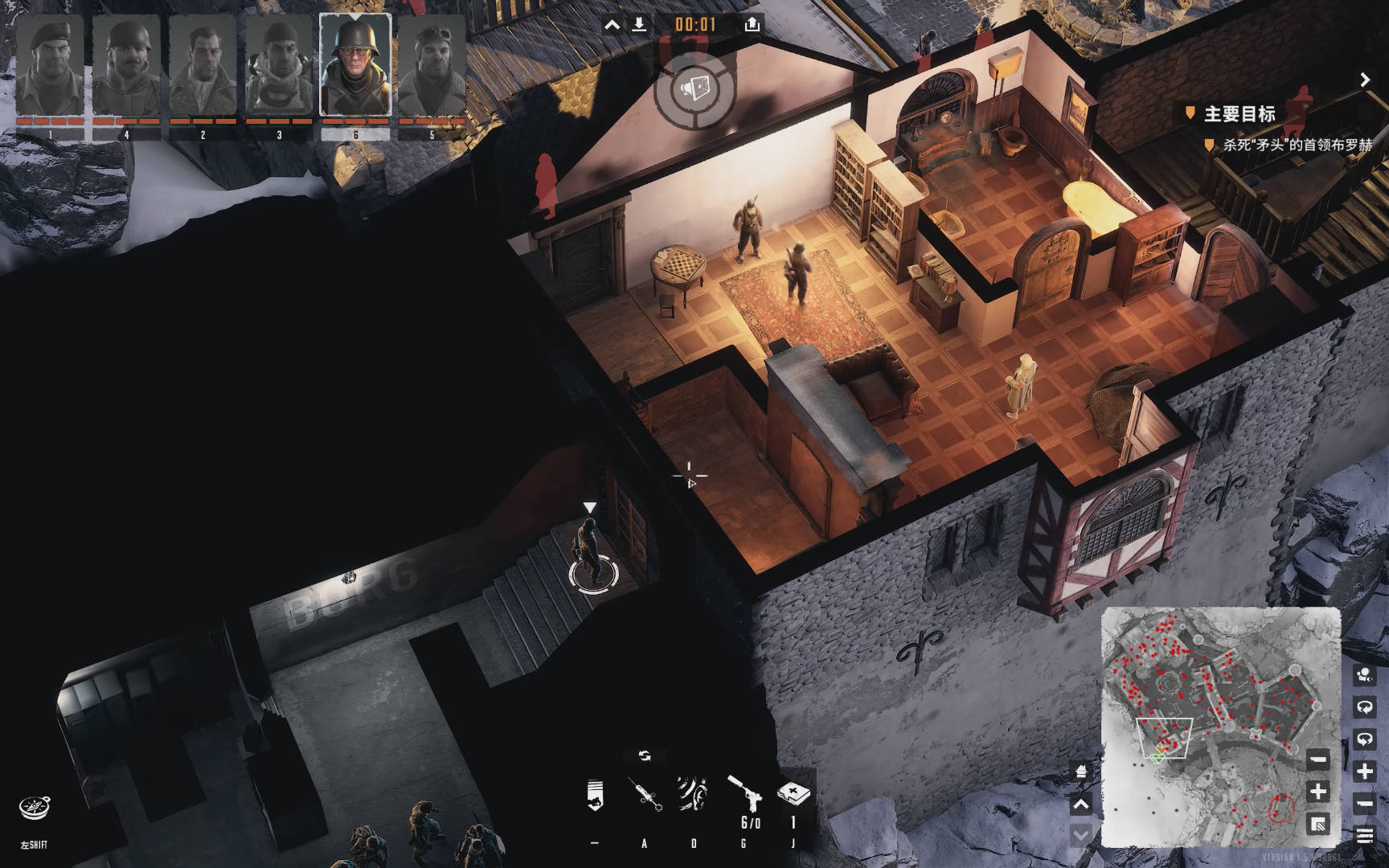The image size is (1389, 868).
Task: Switch to the squad portrait numbered 3
Action: pos(279,66)
